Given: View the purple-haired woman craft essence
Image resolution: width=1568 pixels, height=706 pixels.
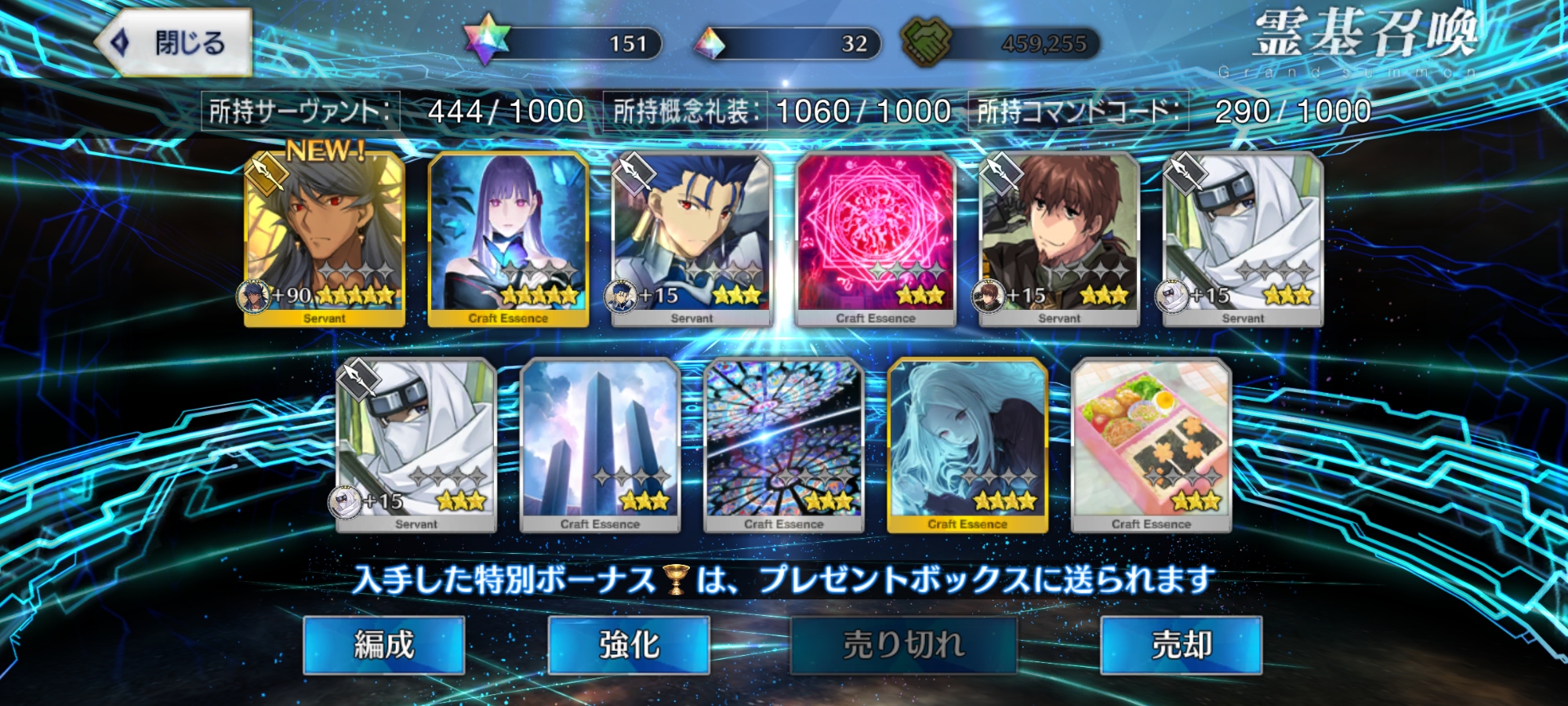Looking at the screenshot, I should pyautogui.click(x=508, y=239).
